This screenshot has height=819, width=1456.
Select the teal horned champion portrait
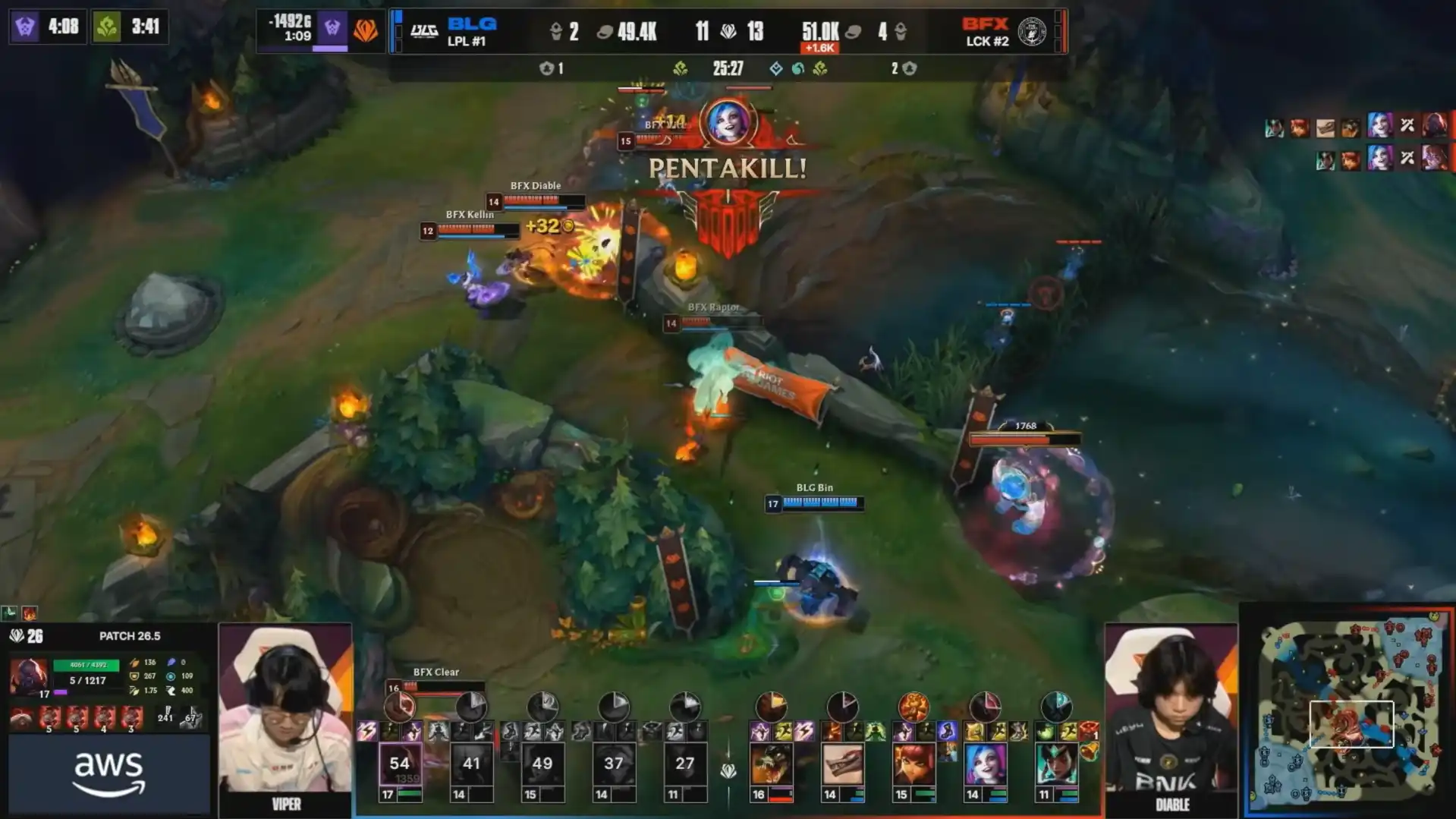click(x=1056, y=764)
